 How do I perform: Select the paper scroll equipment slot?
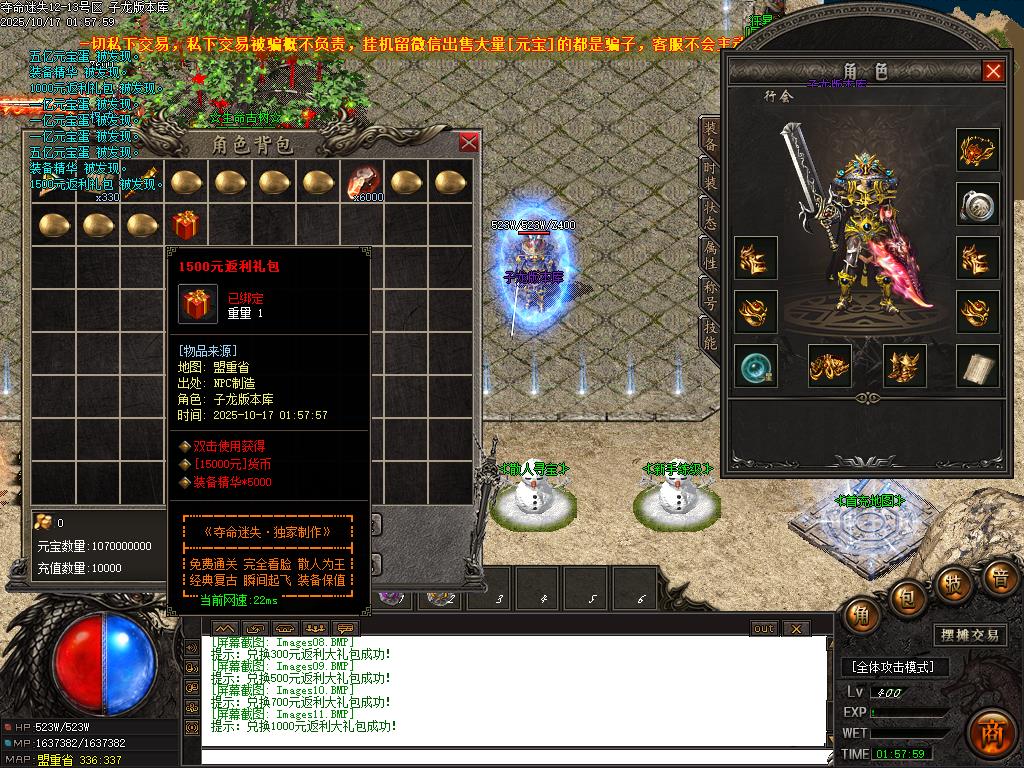point(977,366)
